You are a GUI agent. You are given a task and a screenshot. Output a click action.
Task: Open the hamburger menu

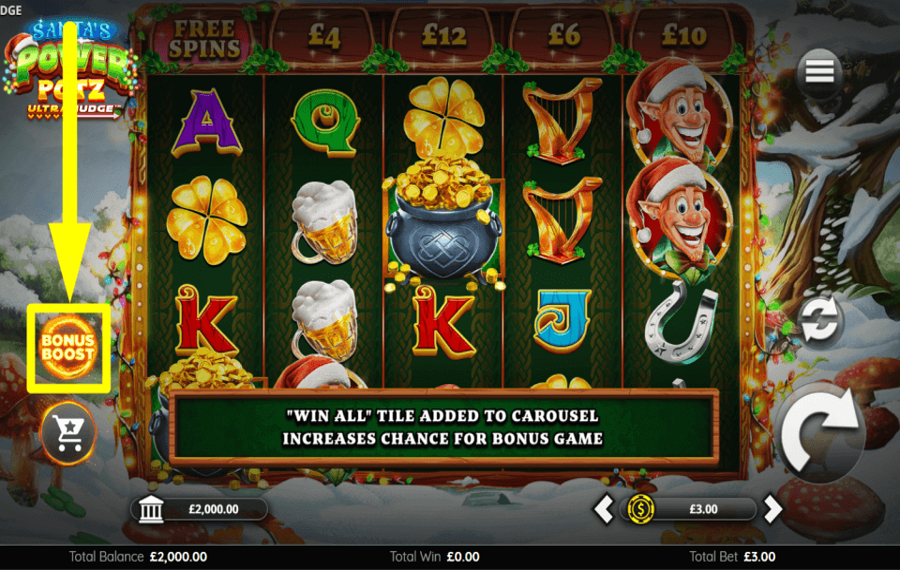tap(819, 71)
